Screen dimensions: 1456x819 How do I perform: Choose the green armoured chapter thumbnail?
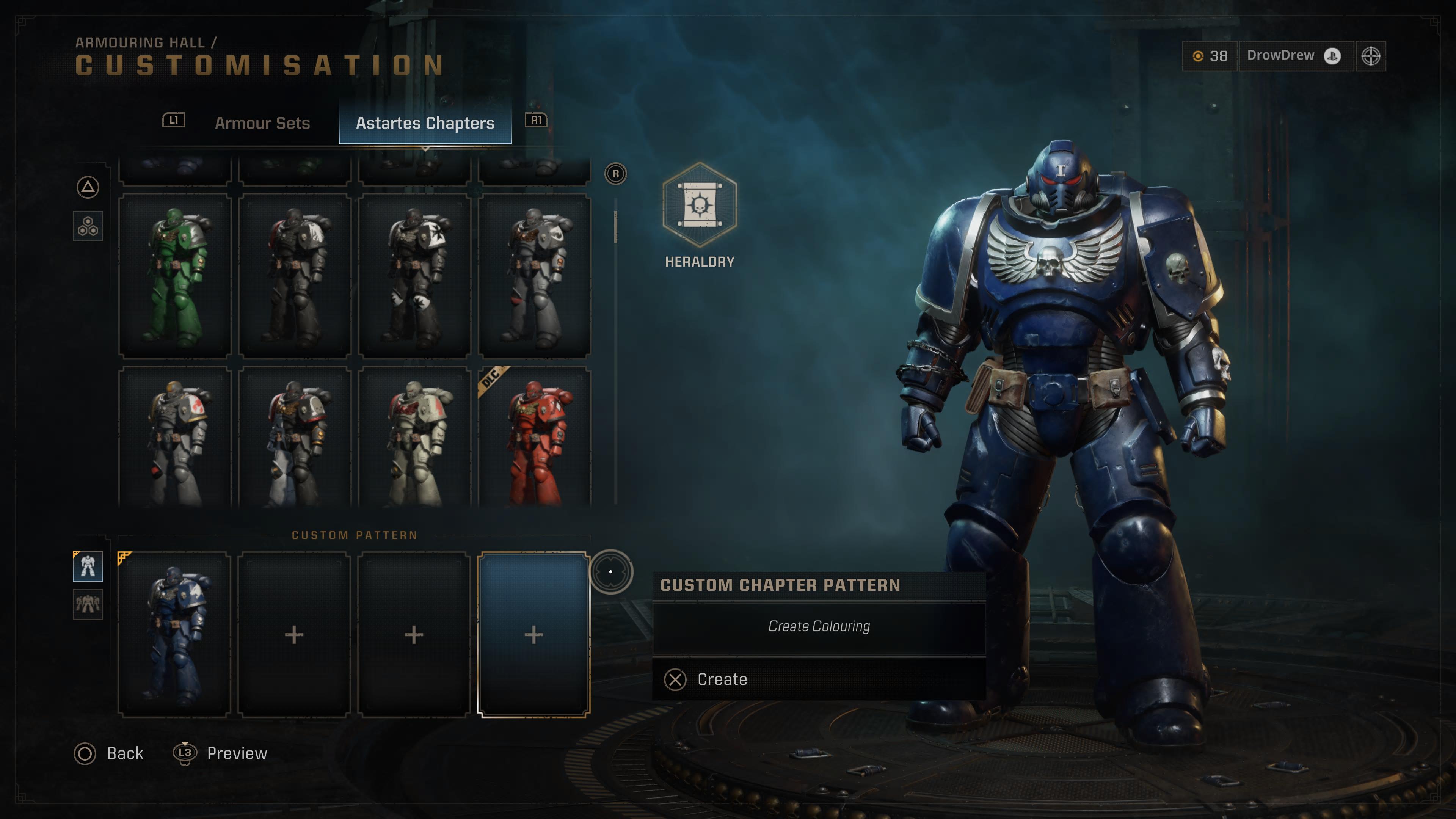click(x=175, y=276)
